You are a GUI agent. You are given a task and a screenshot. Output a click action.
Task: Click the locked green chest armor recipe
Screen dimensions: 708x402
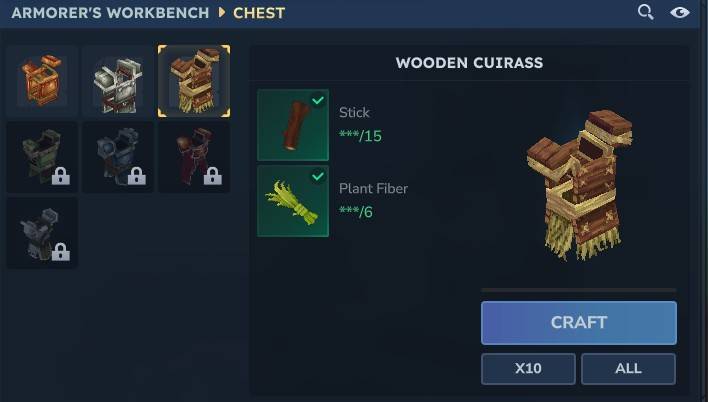click(42, 157)
